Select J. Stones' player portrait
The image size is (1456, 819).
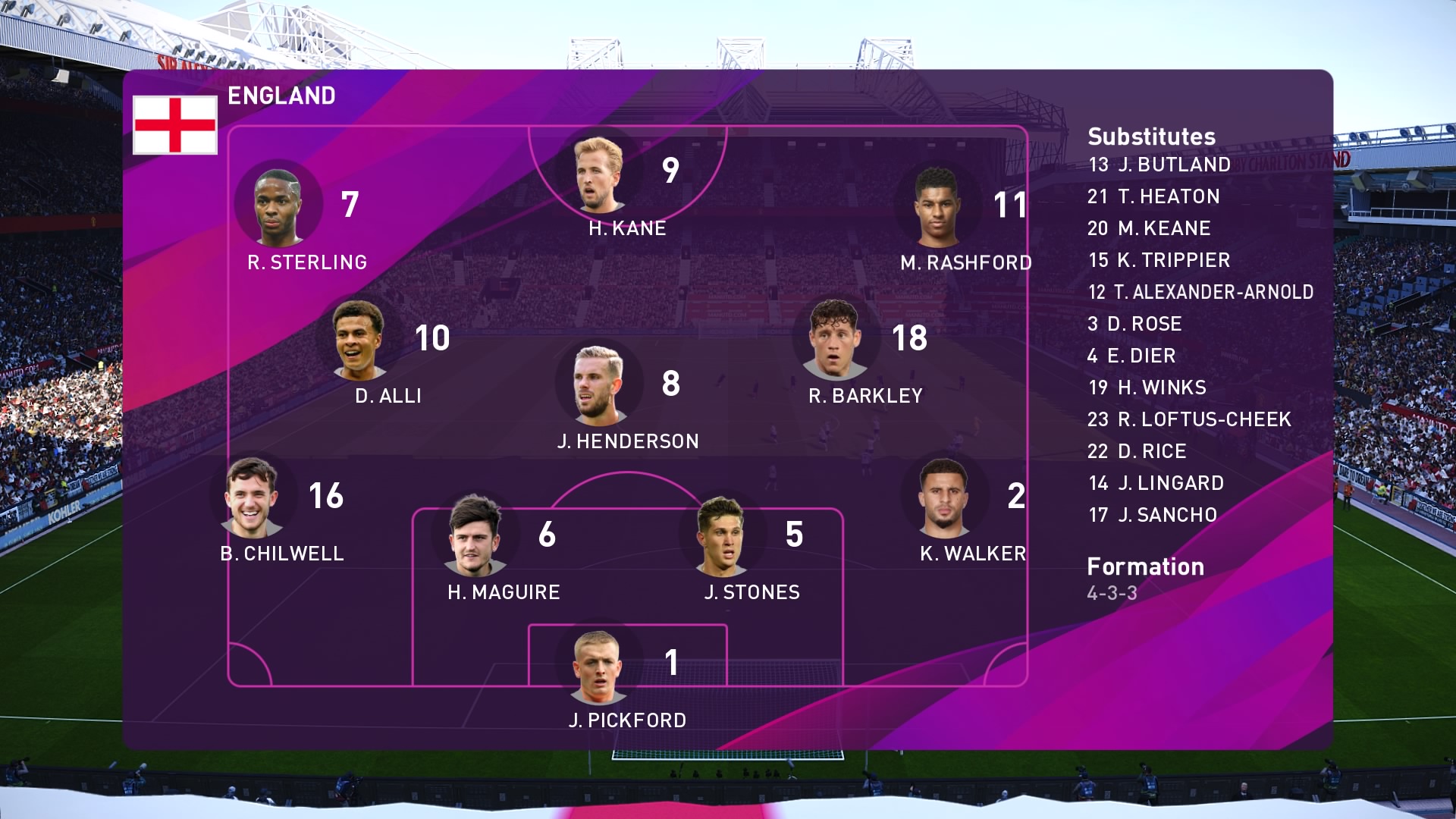pyautogui.click(x=721, y=536)
